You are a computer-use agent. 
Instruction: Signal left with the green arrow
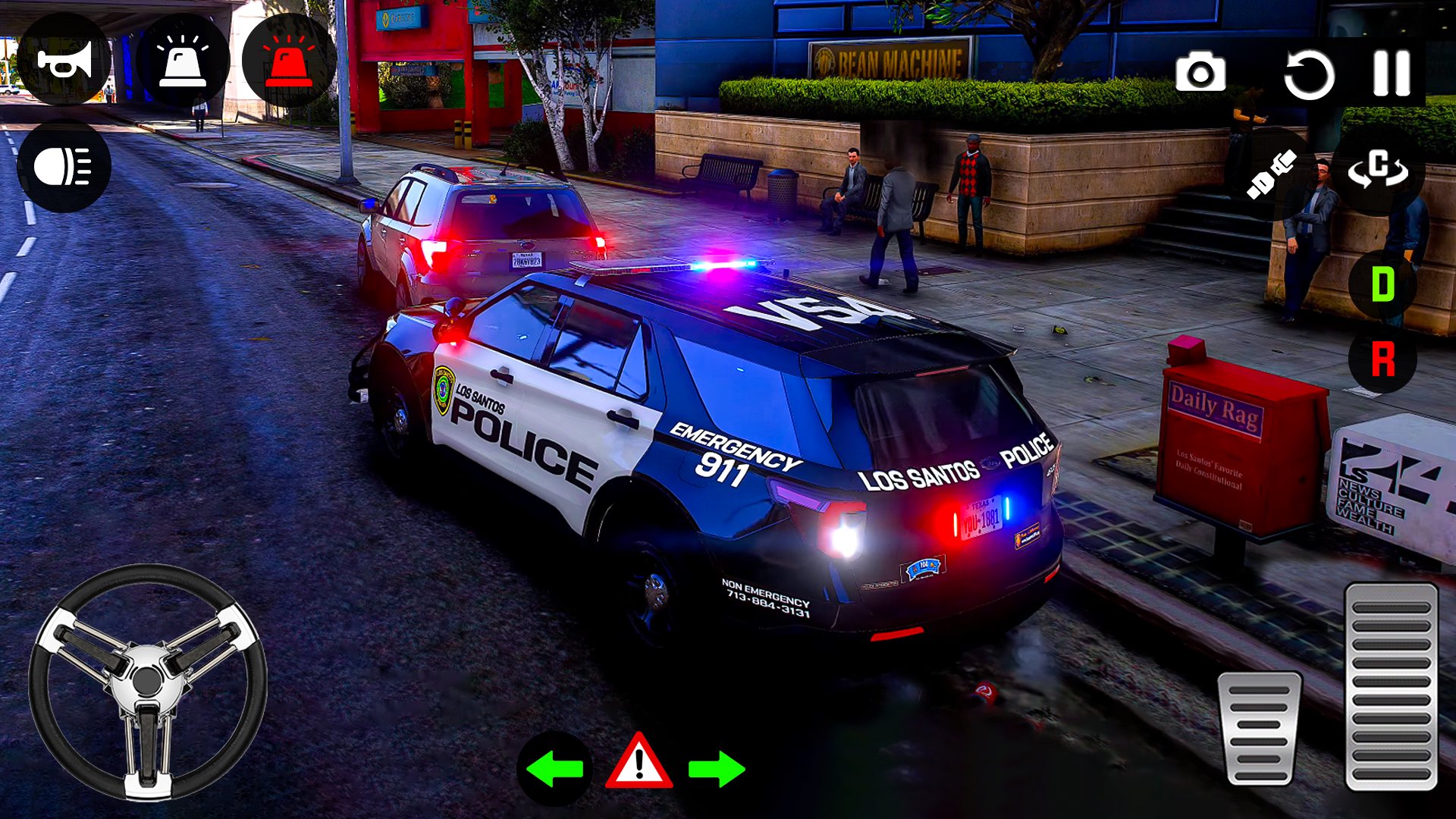554,769
